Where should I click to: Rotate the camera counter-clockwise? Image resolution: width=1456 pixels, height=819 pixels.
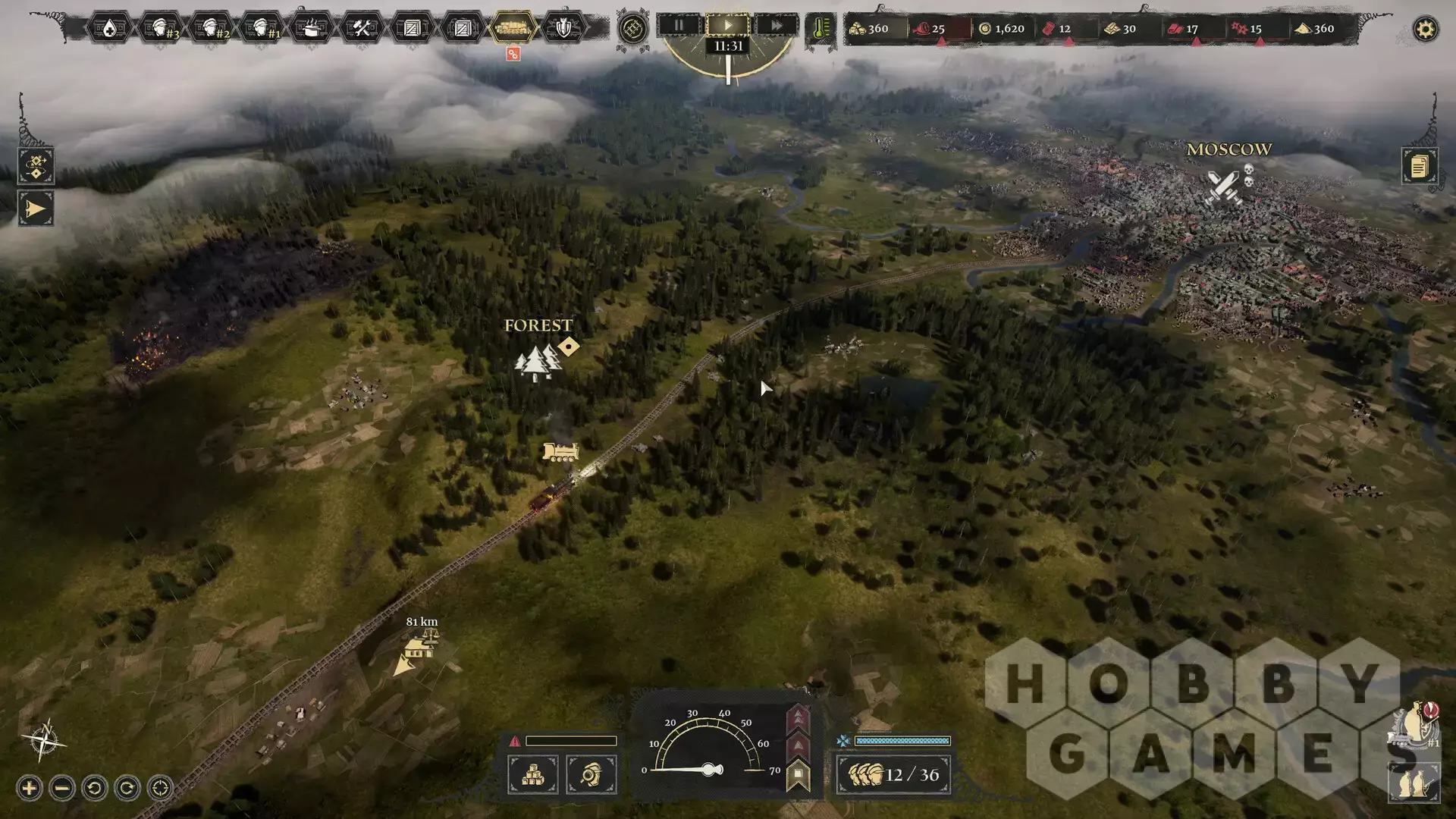tap(95, 789)
